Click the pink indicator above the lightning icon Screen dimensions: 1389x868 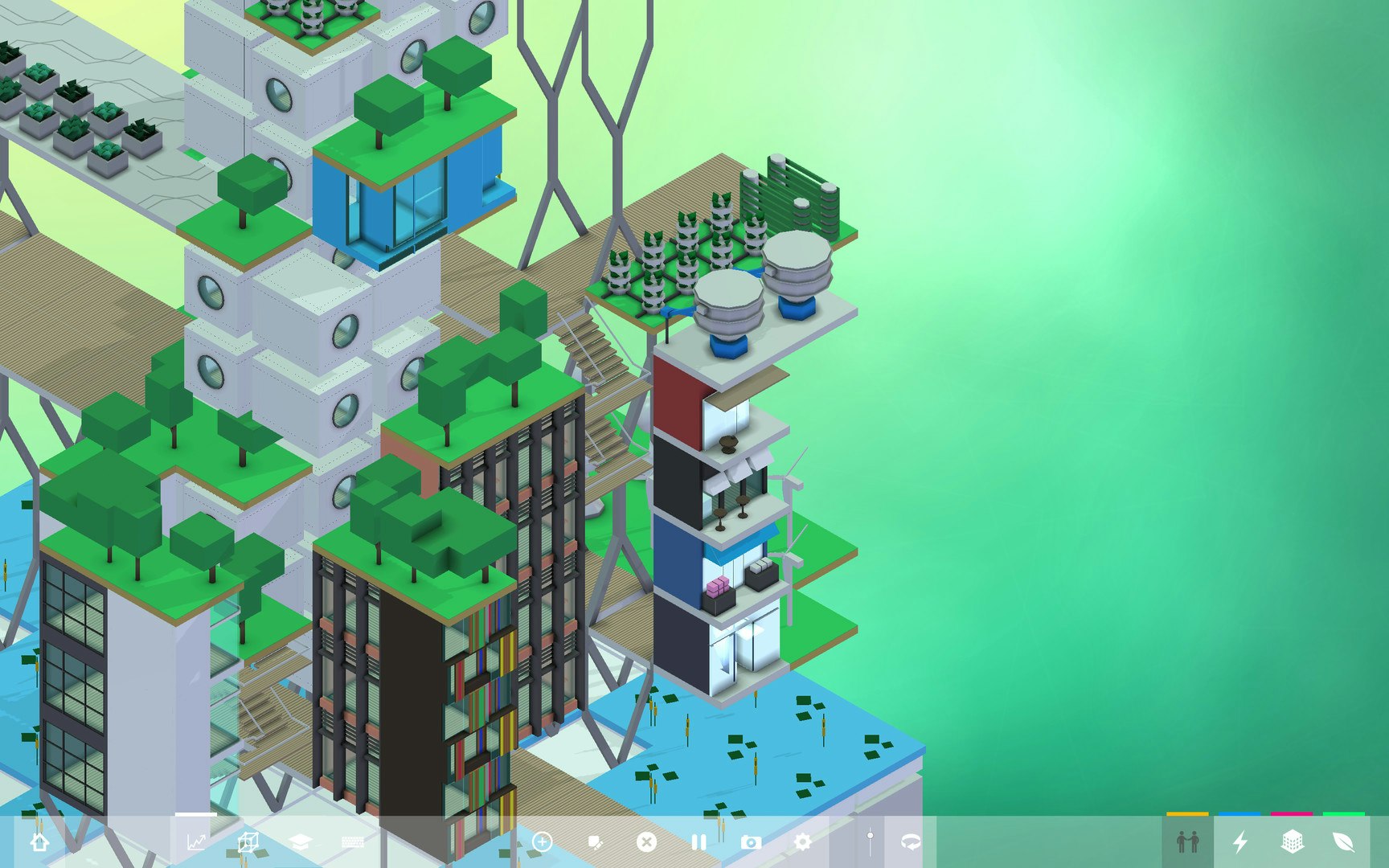pos(1291,814)
